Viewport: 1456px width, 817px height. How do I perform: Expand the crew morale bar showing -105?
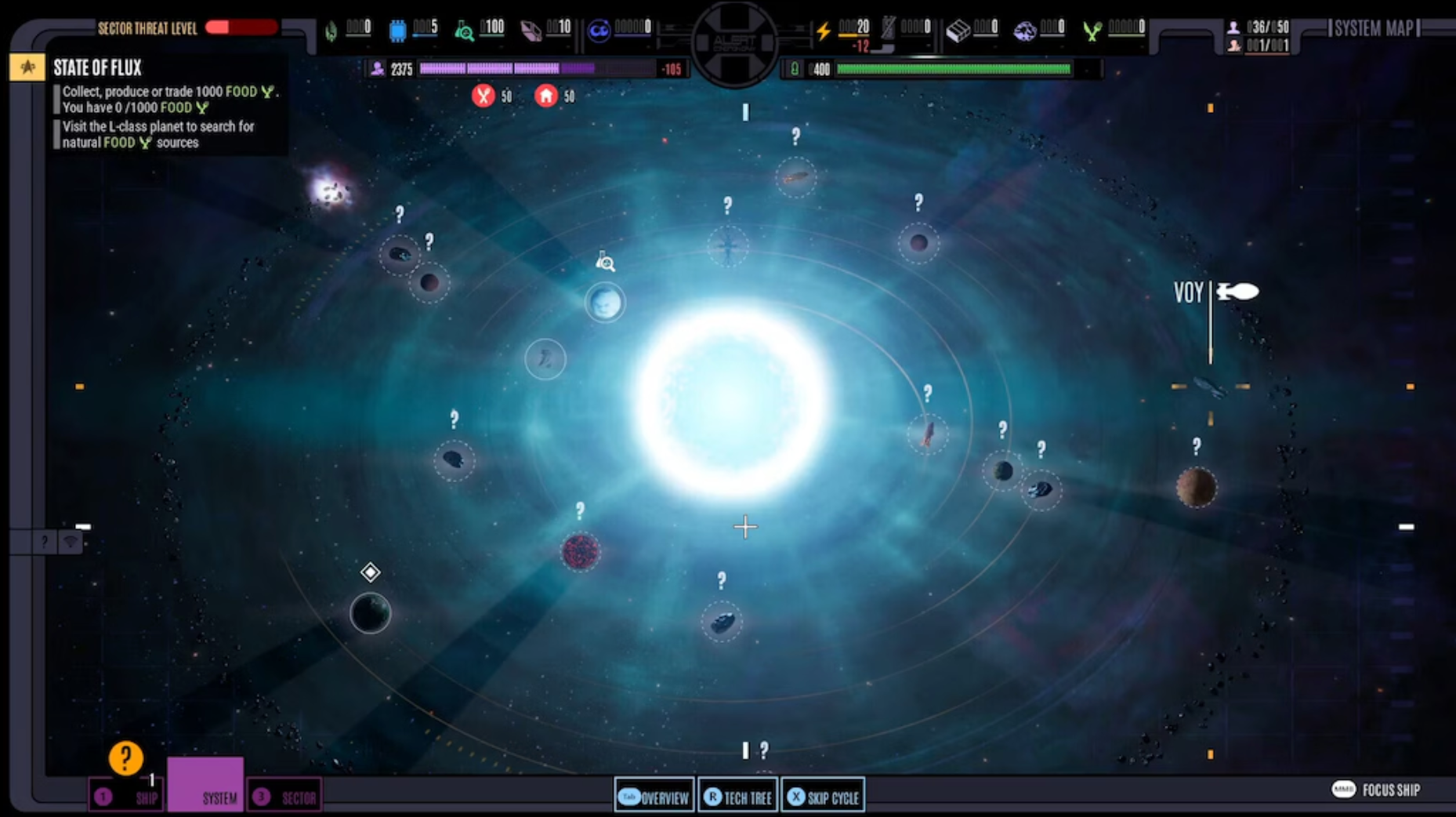click(x=549, y=69)
